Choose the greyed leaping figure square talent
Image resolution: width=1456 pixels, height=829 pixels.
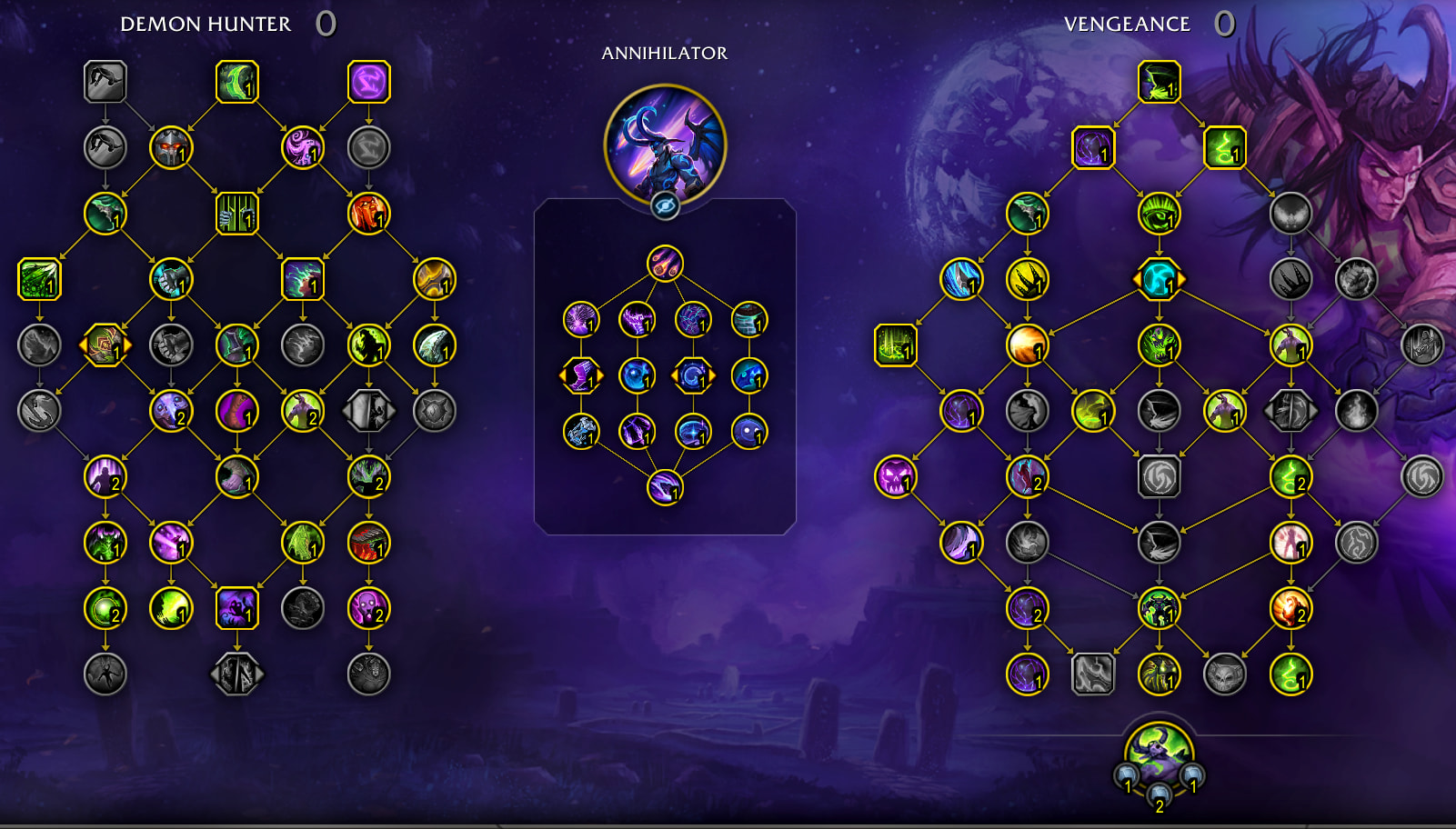pos(105,82)
